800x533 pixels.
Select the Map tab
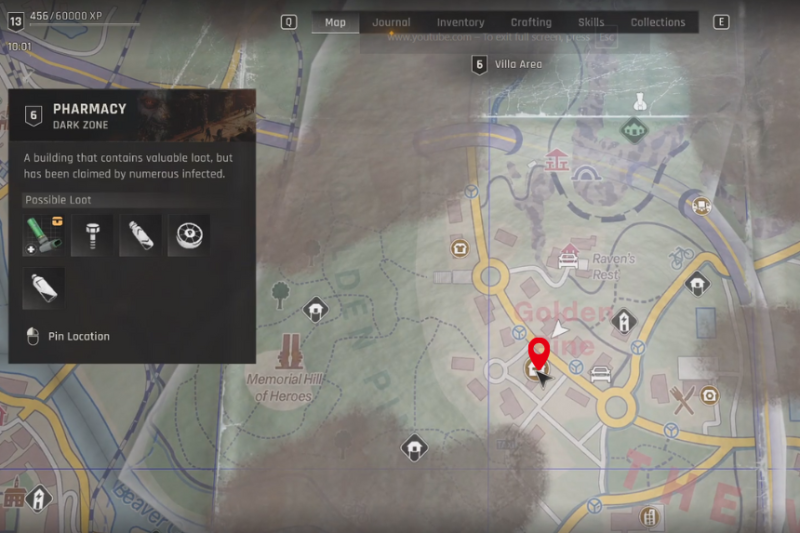(335, 22)
